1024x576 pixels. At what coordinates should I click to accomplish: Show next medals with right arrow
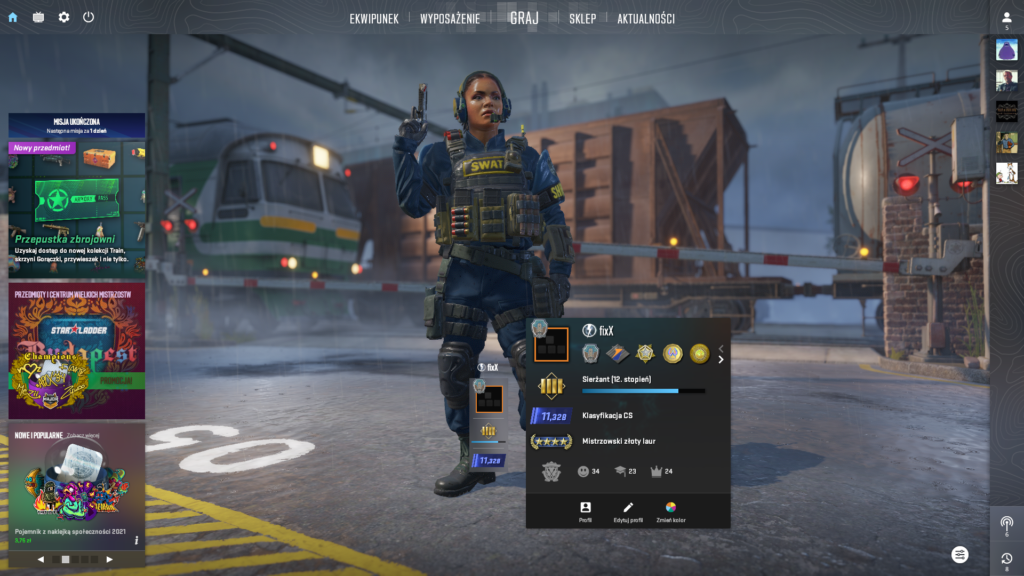(x=720, y=359)
